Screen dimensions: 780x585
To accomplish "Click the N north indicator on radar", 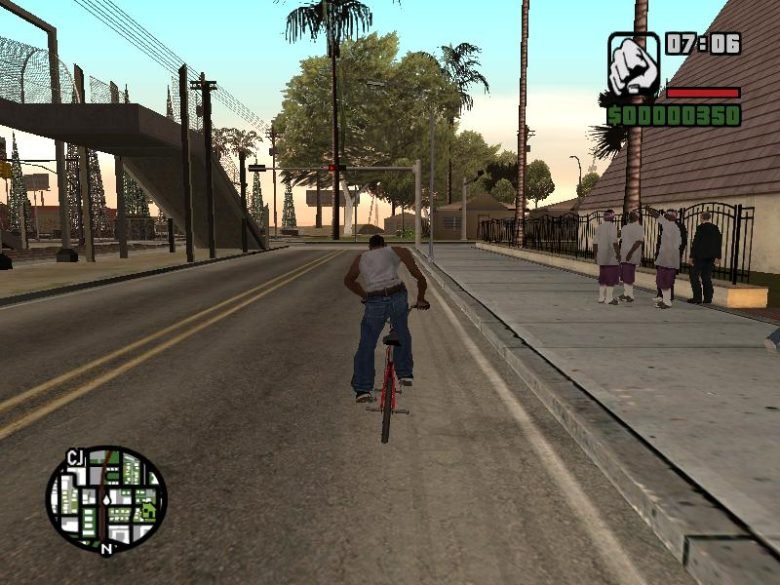I will (x=107, y=548).
